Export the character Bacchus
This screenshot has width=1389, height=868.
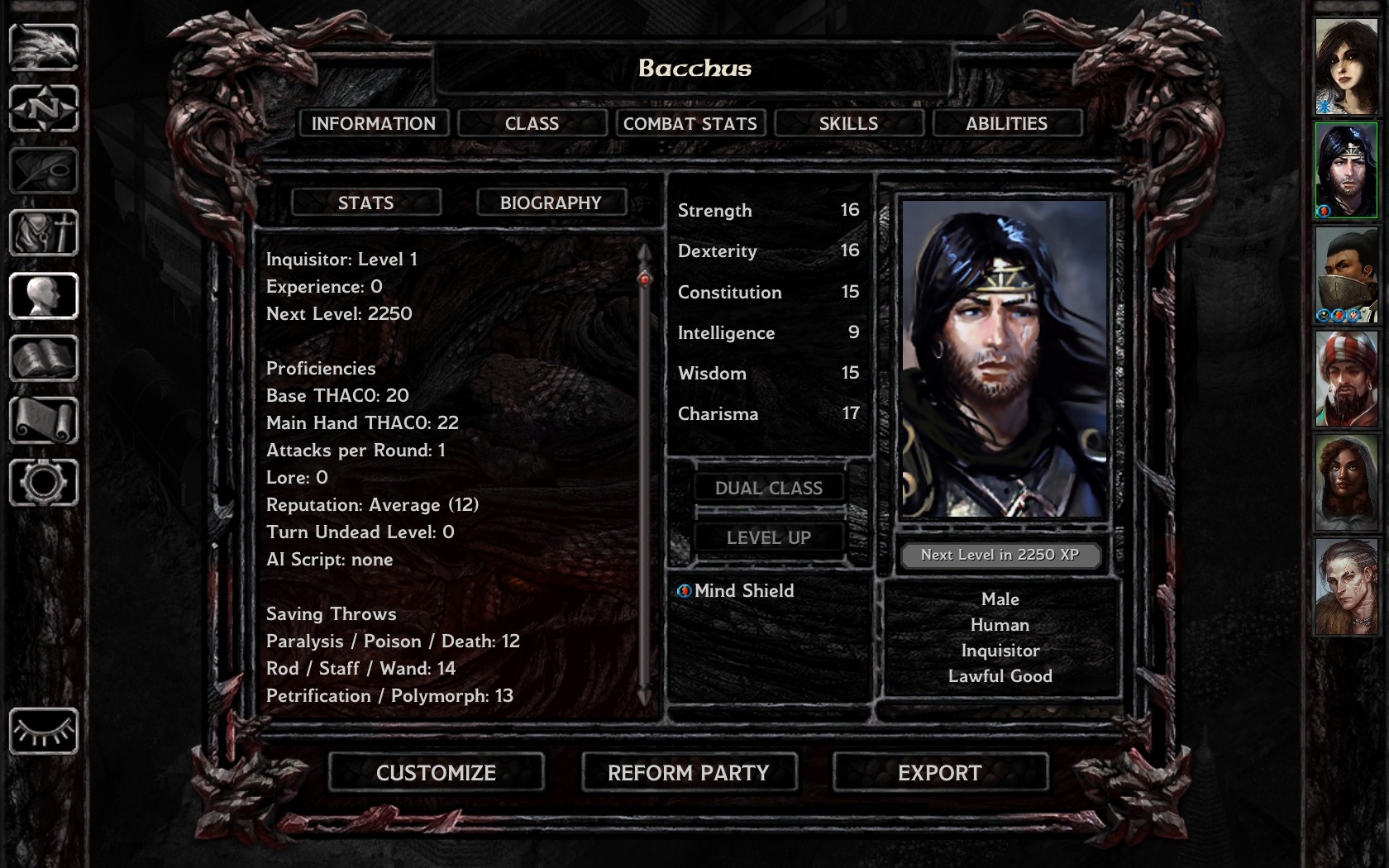(940, 773)
